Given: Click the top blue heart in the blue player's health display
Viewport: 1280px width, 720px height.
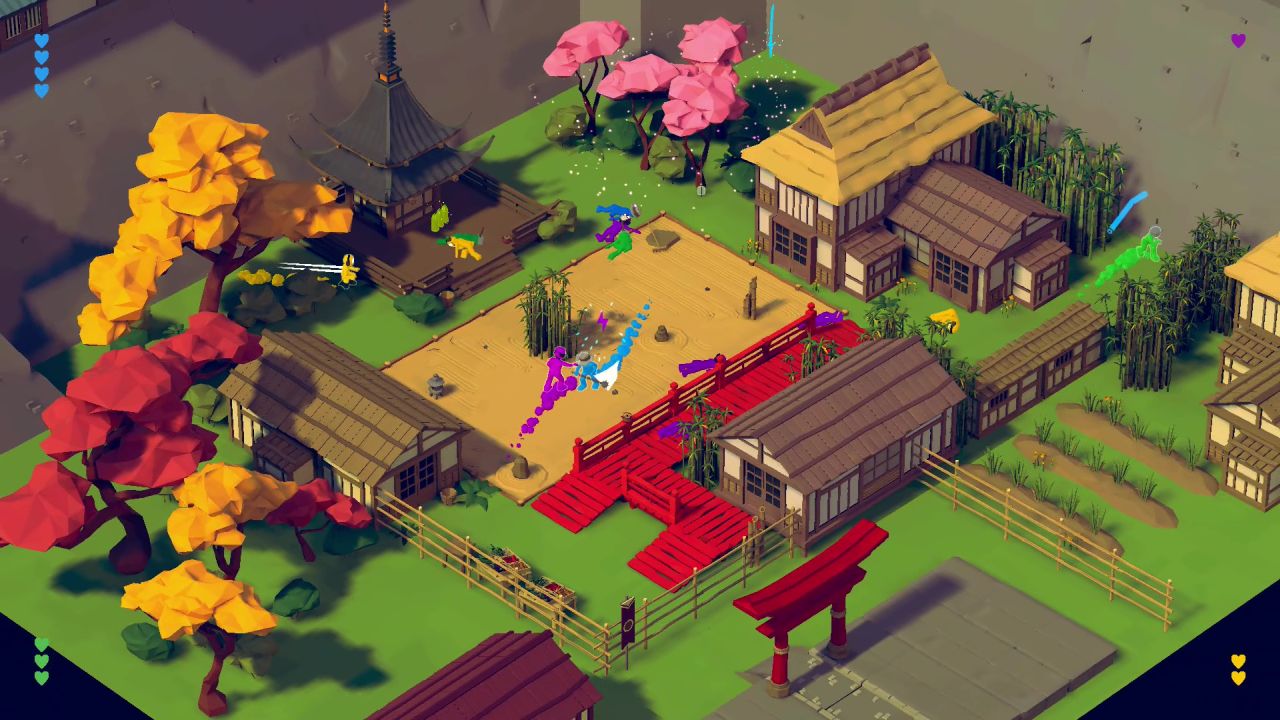Looking at the screenshot, I should point(41,40).
